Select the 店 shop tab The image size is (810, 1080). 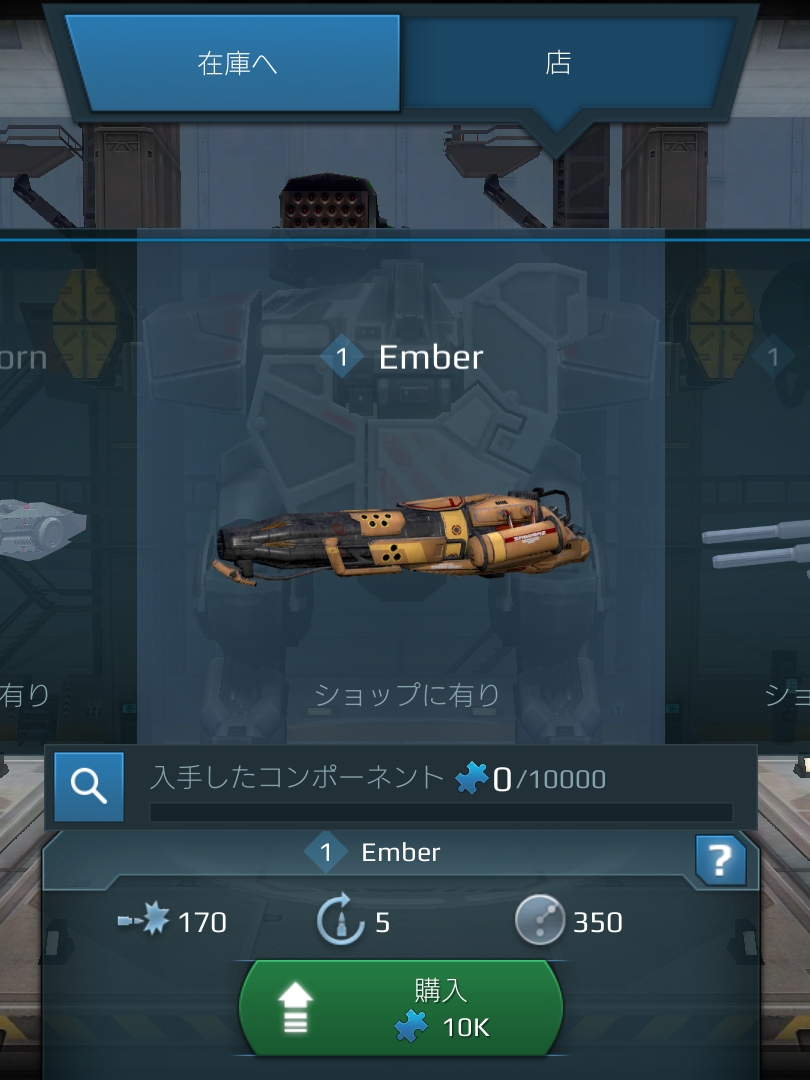558,62
